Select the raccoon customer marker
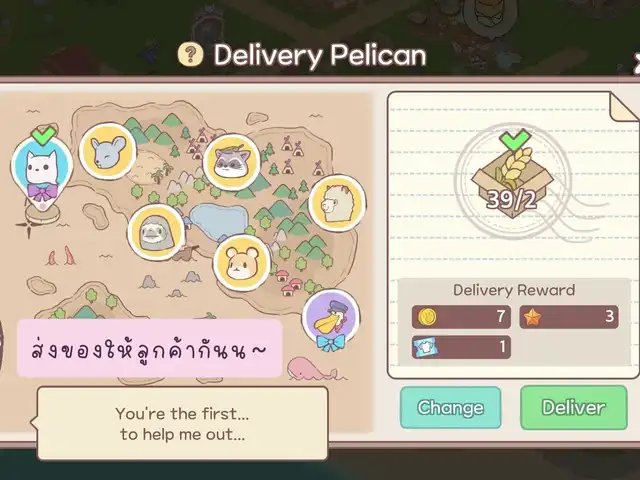 click(232, 161)
